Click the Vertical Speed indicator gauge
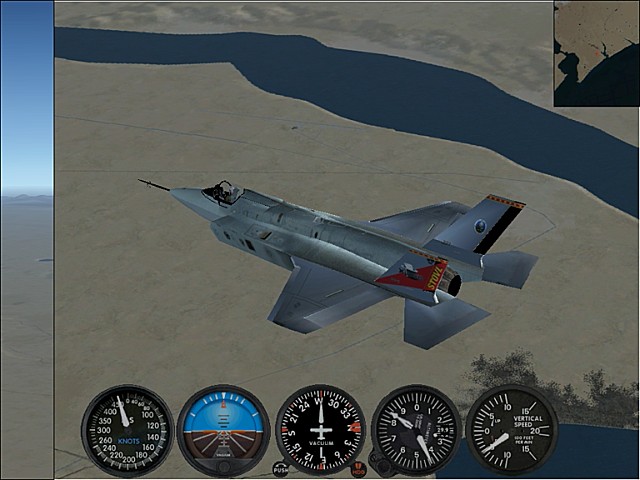 pyautogui.click(x=512, y=430)
